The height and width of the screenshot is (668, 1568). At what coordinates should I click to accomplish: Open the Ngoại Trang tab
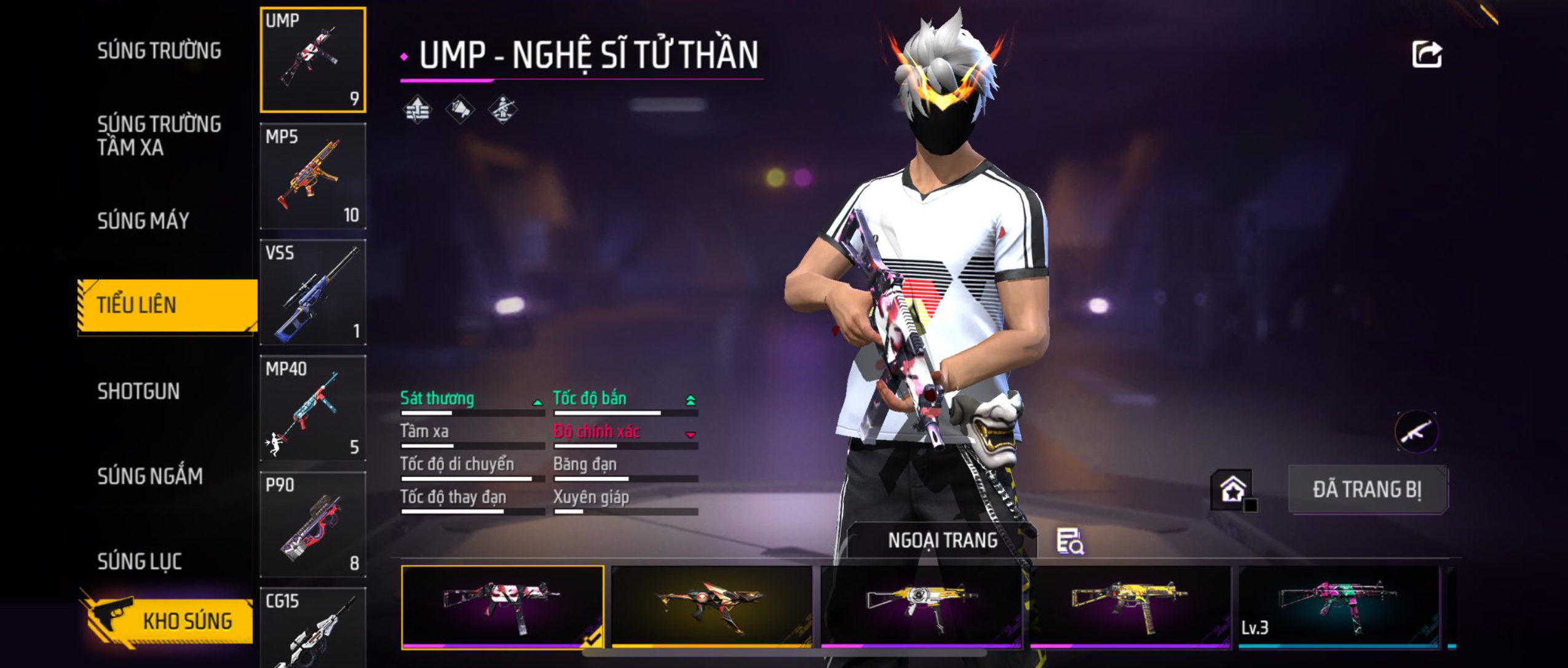pos(942,540)
